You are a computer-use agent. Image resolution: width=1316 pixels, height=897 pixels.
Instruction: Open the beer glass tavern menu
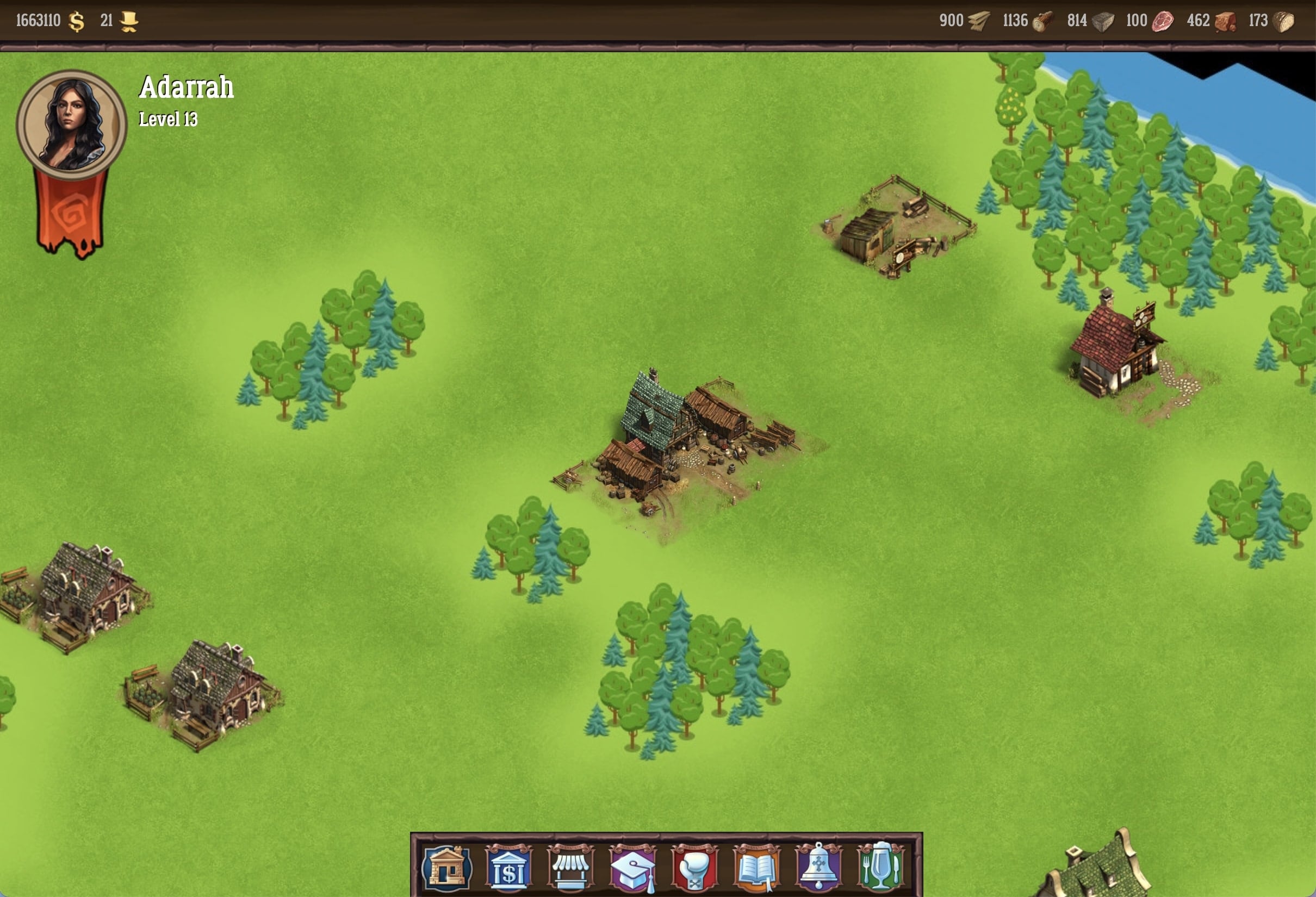pyautogui.click(x=880, y=867)
